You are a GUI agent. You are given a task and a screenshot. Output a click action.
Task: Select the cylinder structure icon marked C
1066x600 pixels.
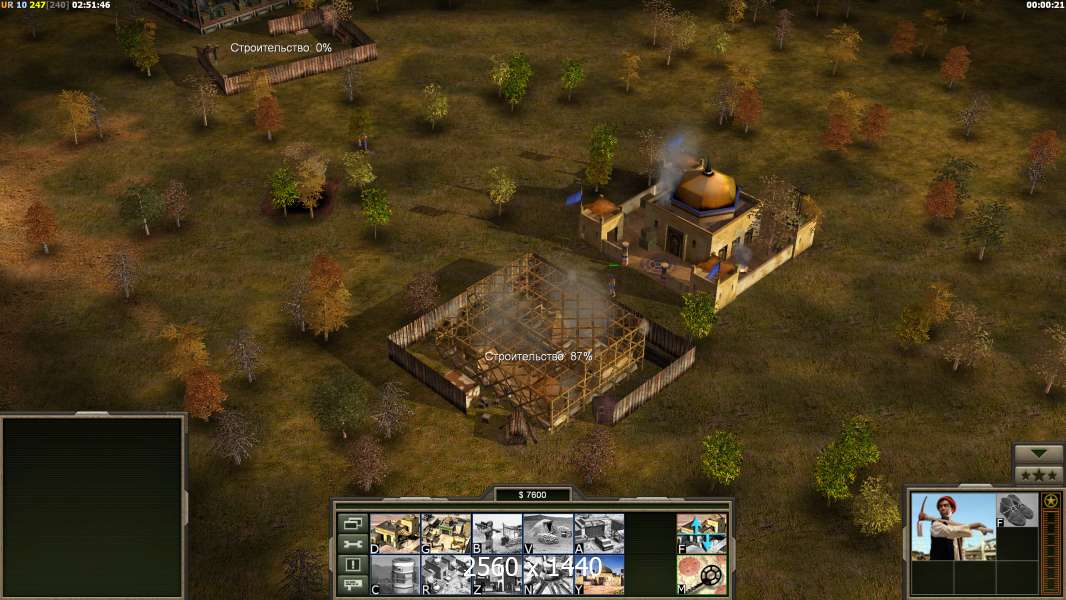point(394,575)
